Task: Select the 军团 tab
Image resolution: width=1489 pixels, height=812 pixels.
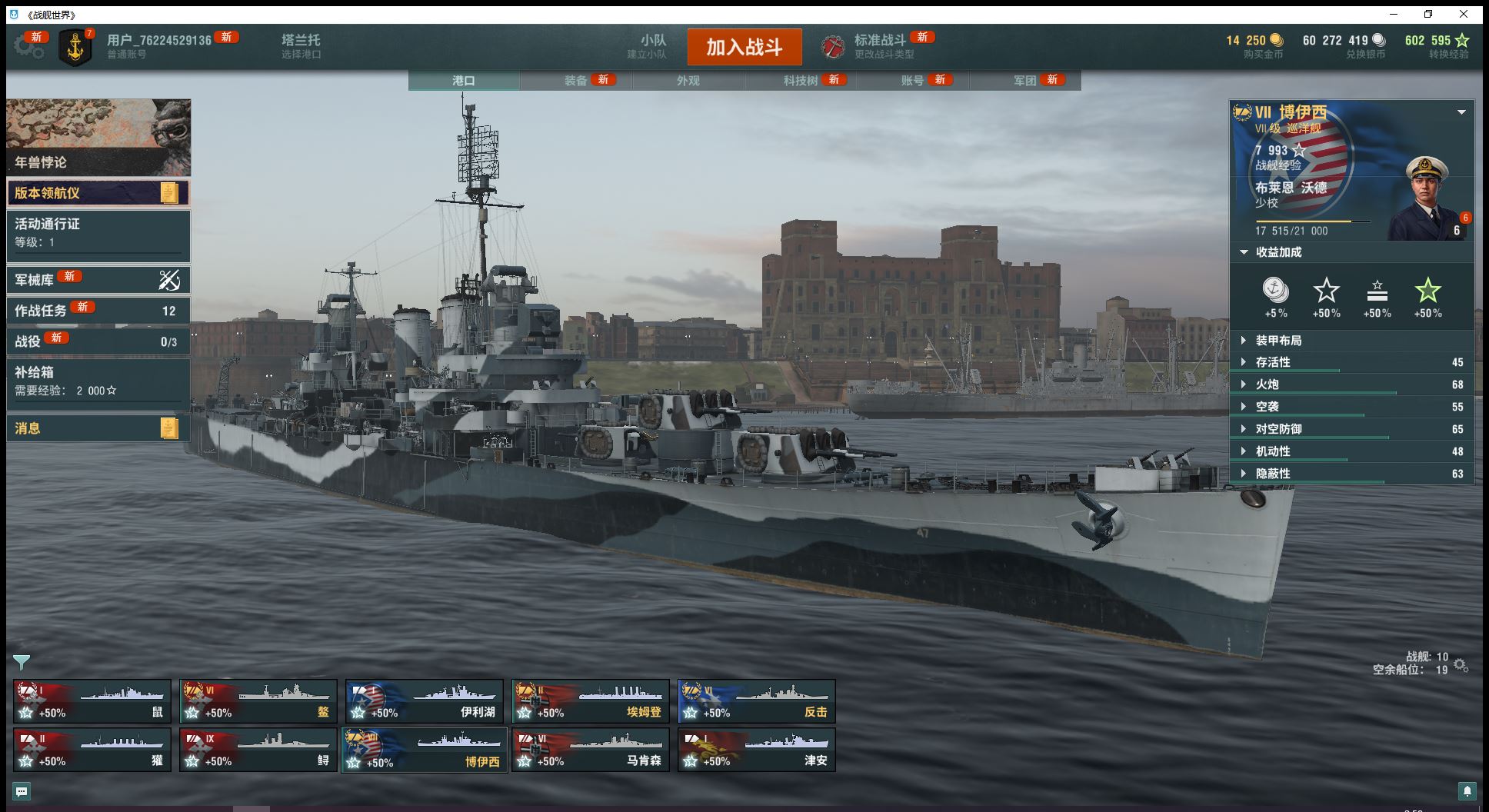Action: coord(1024,81)
